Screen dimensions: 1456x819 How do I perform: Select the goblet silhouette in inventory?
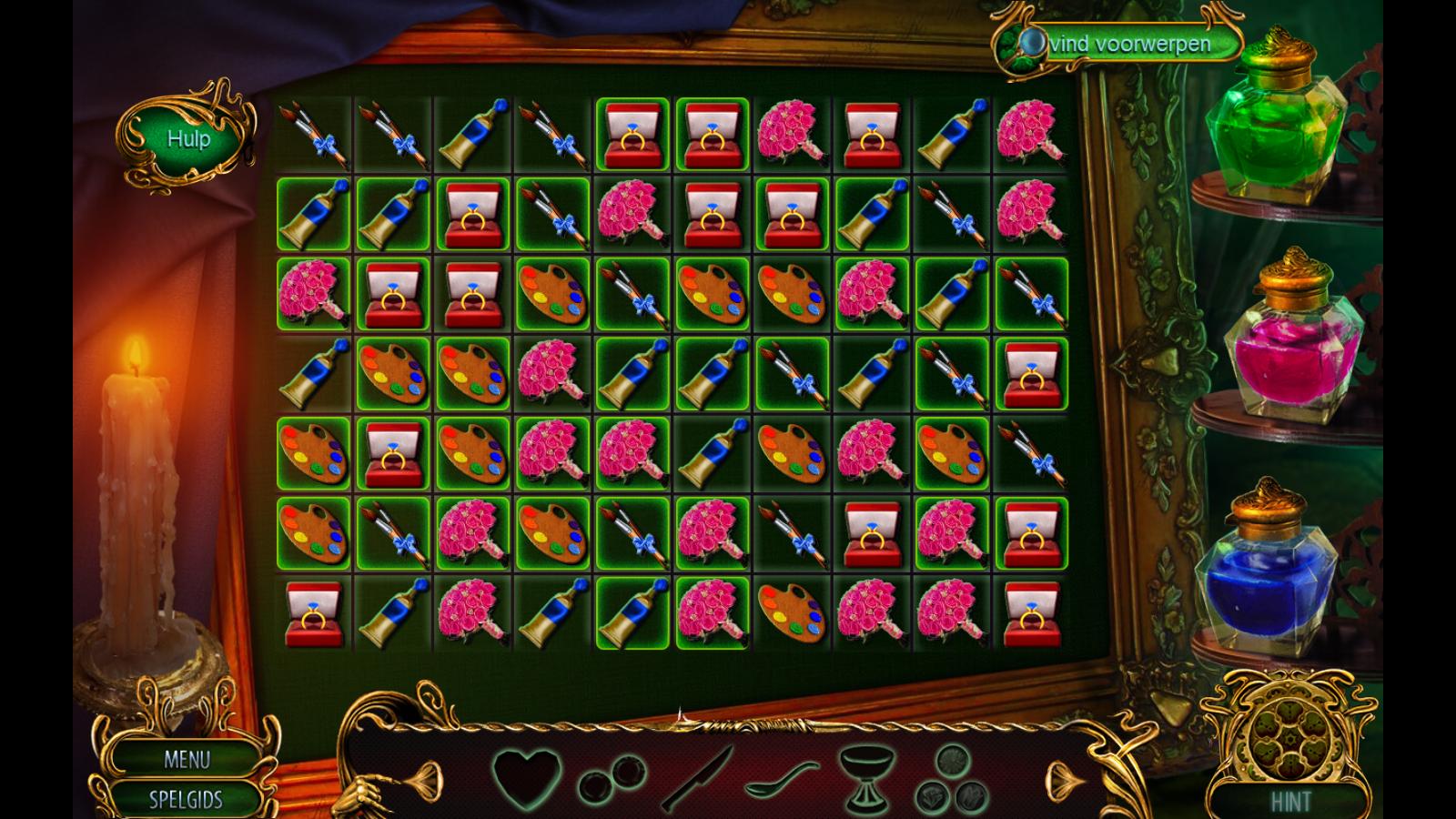(864, 778)
